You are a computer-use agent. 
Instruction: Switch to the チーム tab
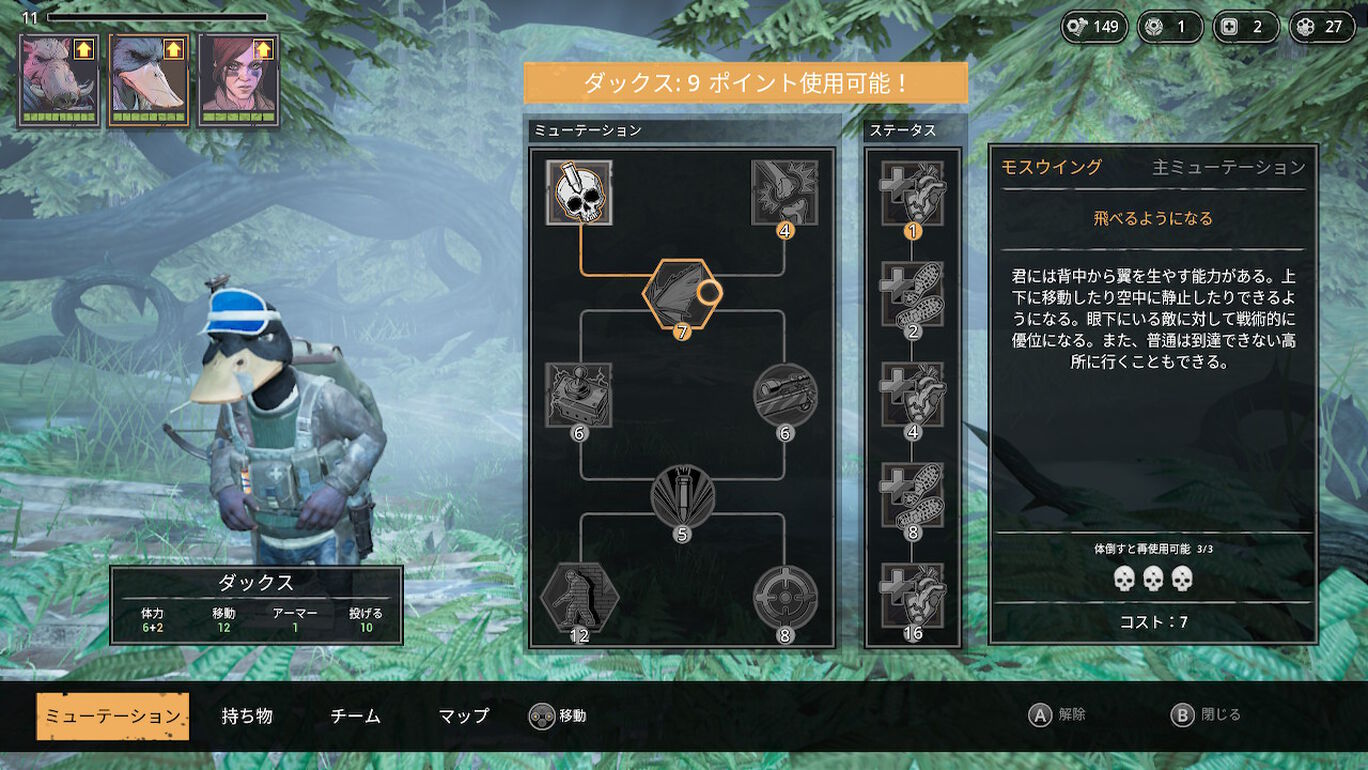pos(355,716)
